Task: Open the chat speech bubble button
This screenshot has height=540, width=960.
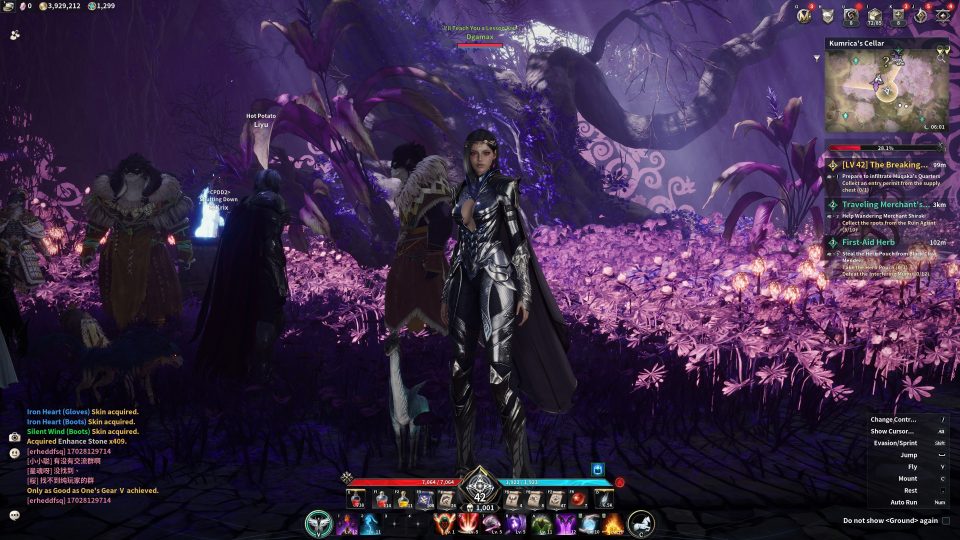Action: tap(14, 515)
